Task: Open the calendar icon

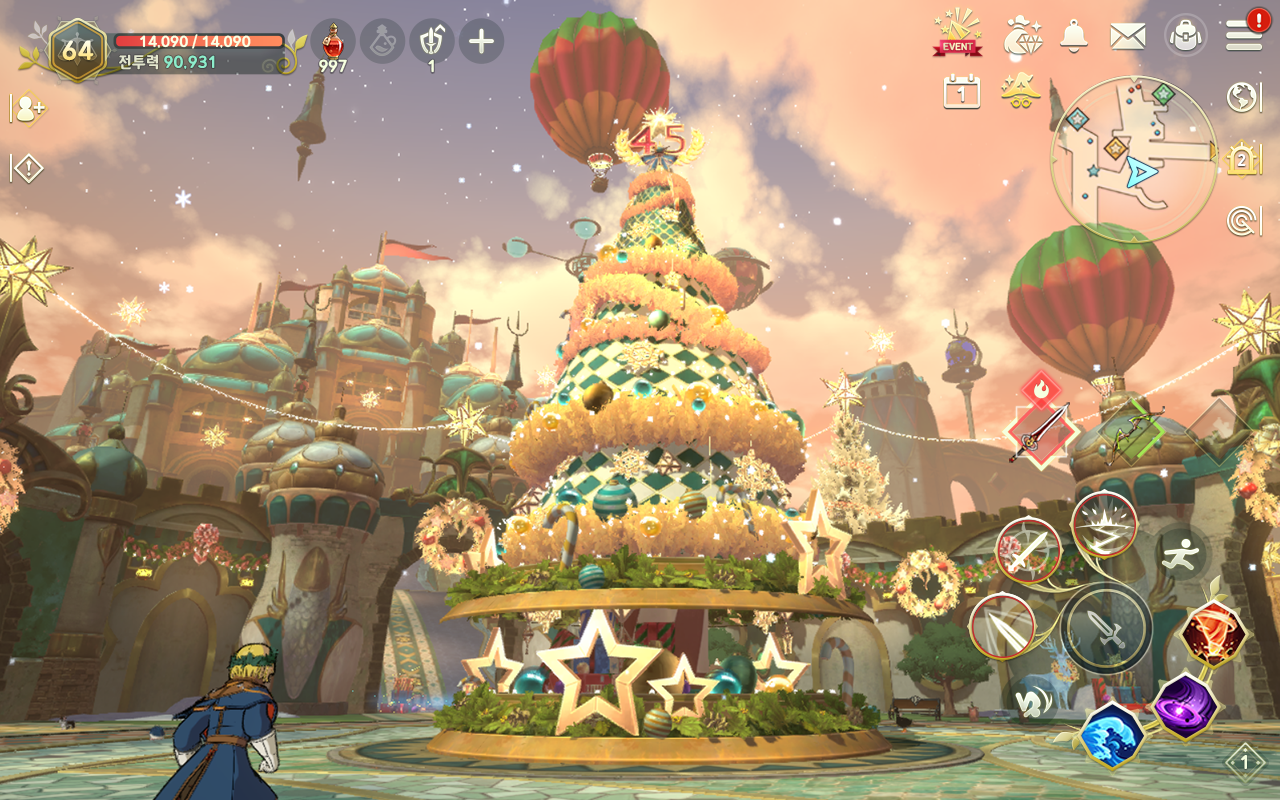Action: 961,92
